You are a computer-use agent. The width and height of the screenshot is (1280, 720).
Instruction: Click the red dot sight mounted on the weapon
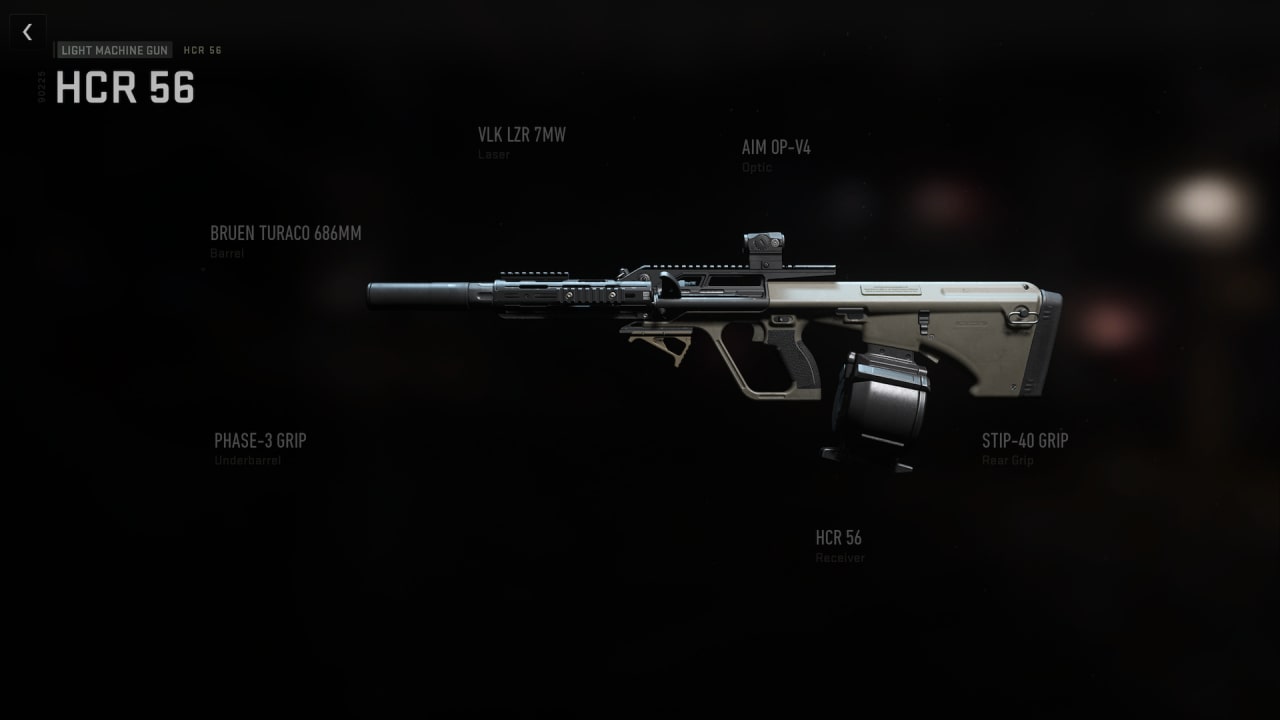click(x=766, y=243)
